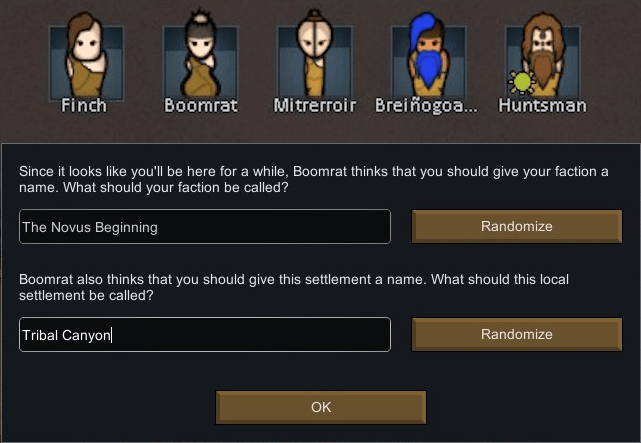Randomize the settlement name
The image size is (641, 443).
(x=516, y=334)
